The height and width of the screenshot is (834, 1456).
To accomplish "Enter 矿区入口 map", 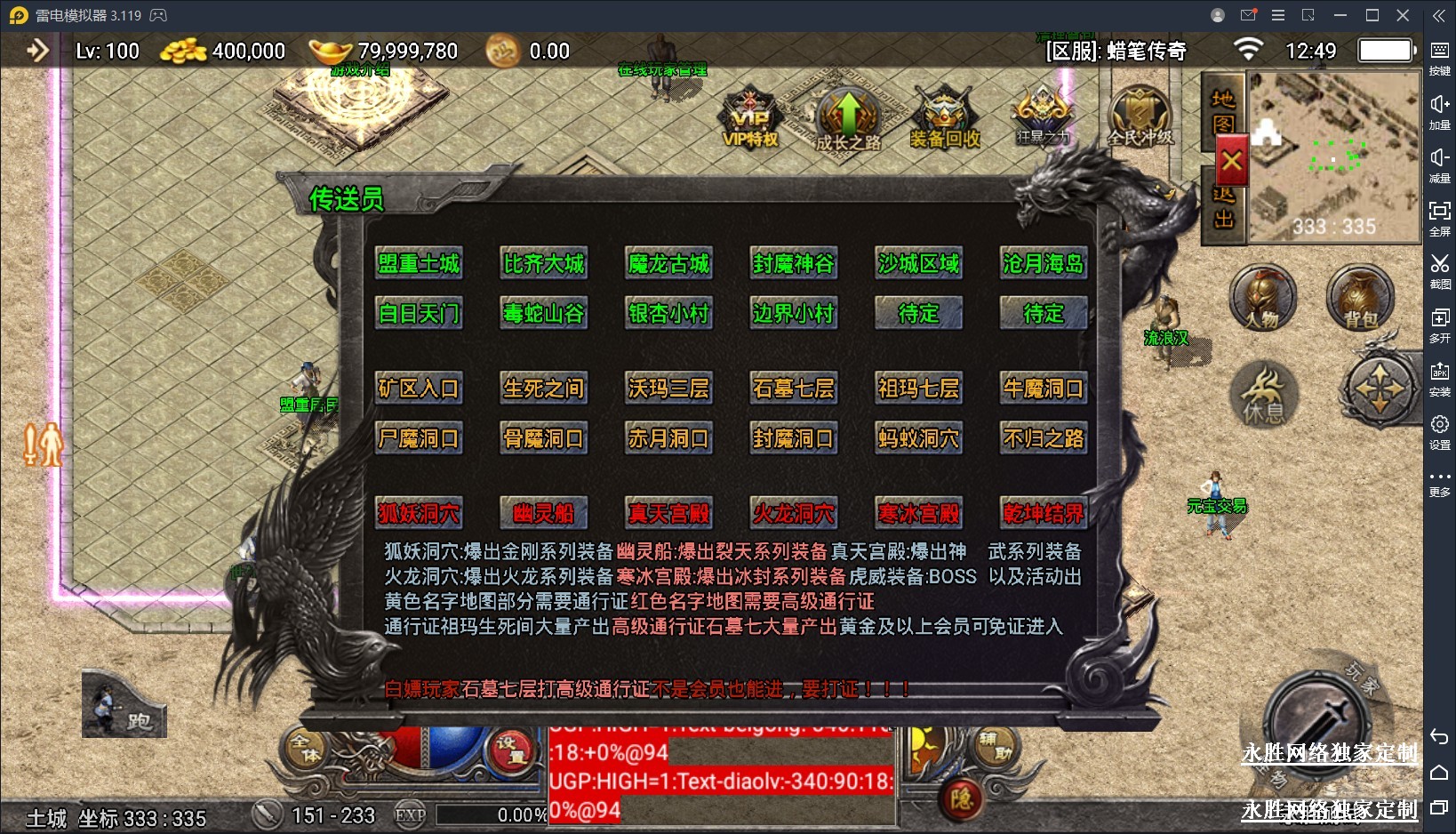I will (419, 389).
